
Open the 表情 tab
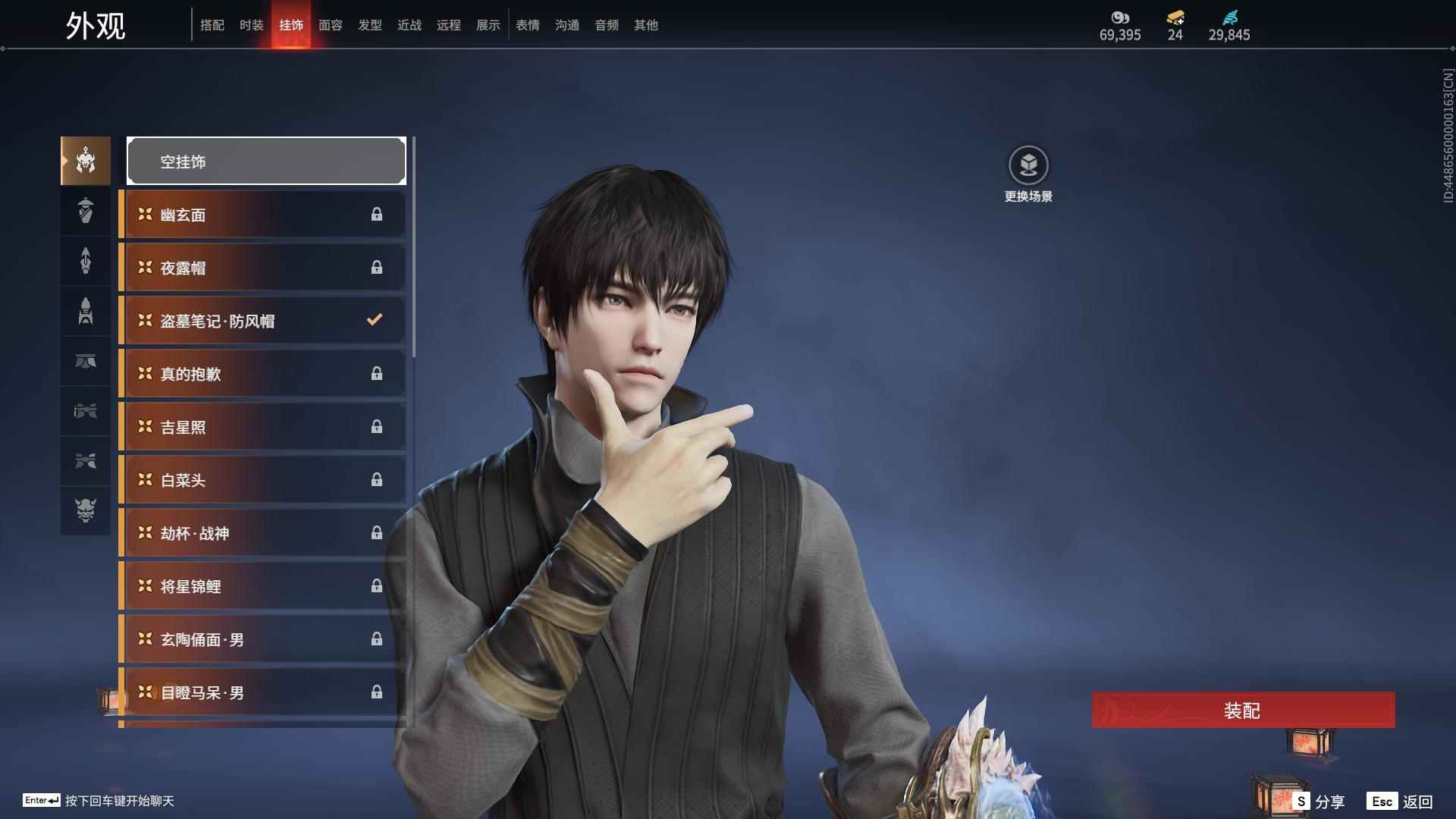pos(527,25)
